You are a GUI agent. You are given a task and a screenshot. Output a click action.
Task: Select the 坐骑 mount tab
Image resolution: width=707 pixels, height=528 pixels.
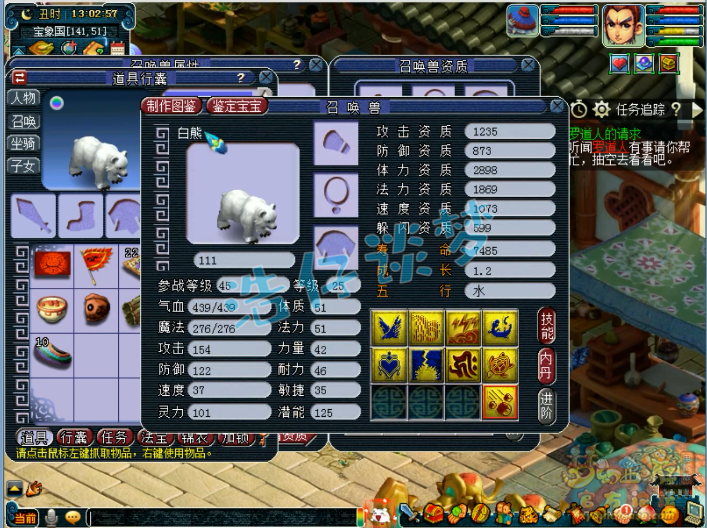pos(23,142)
